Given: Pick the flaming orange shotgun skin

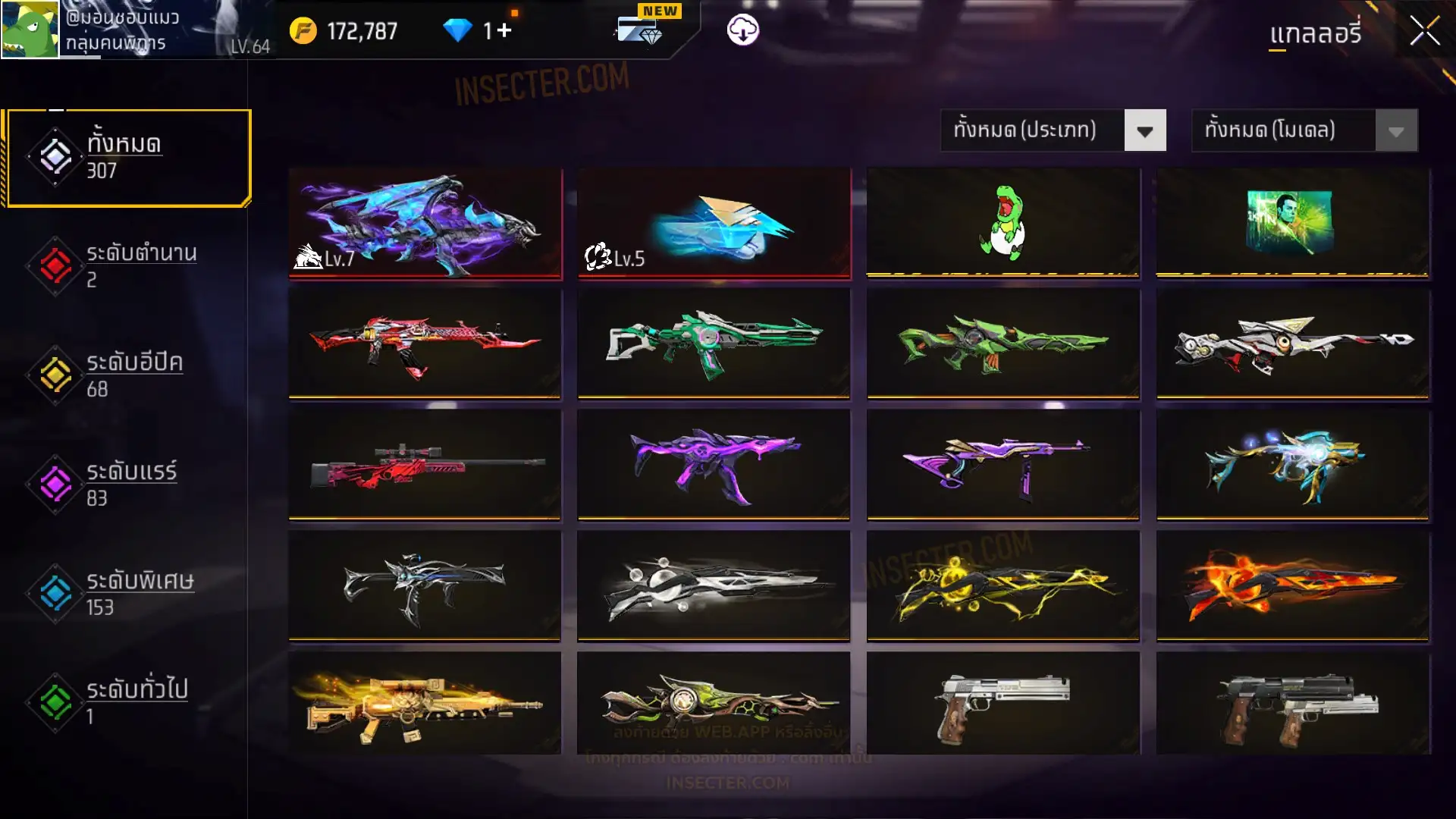Looking at the screenshot, I should tap(1292, 586).
